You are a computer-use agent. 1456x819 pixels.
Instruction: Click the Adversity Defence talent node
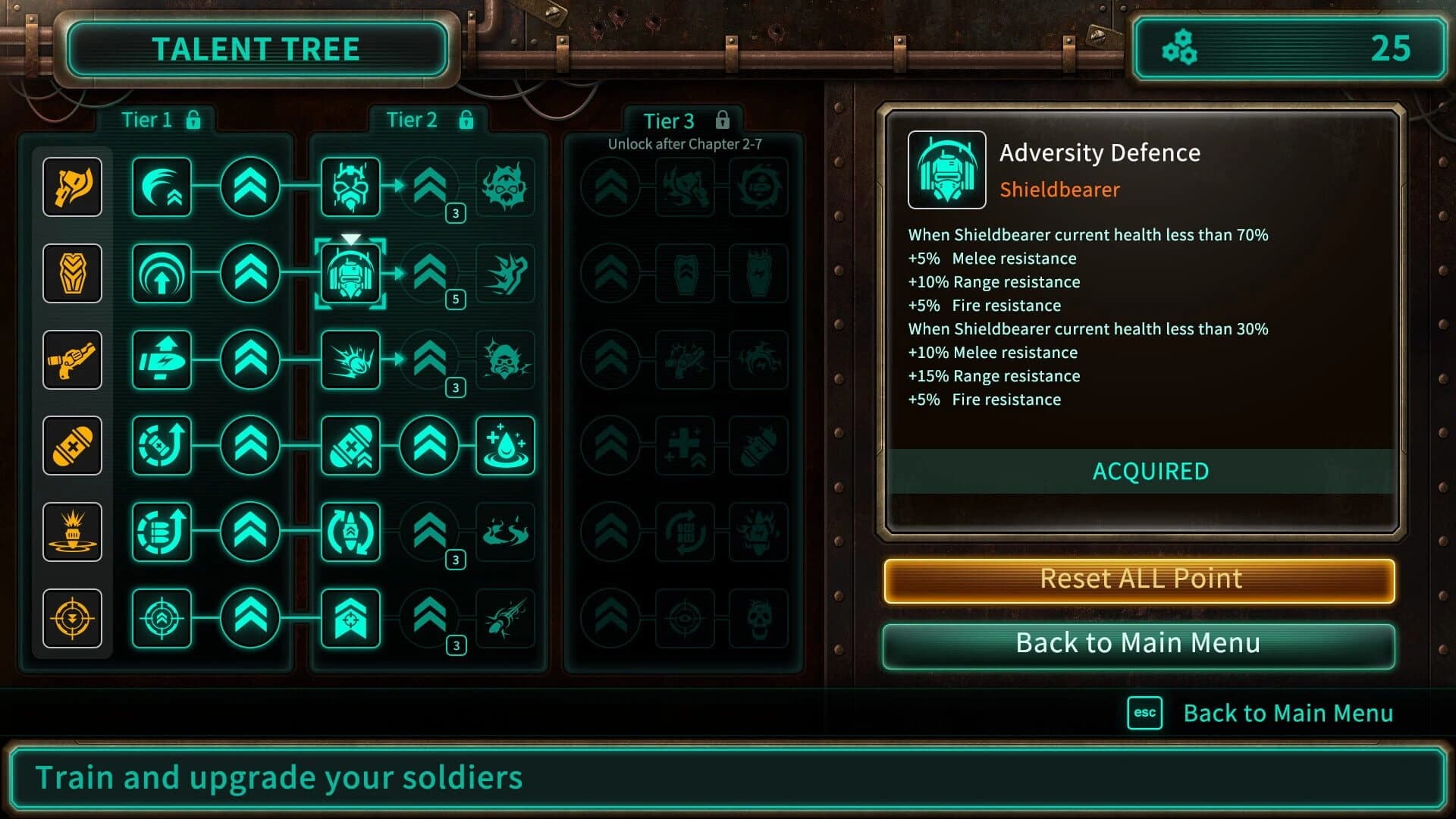click(x=350, y=275)
